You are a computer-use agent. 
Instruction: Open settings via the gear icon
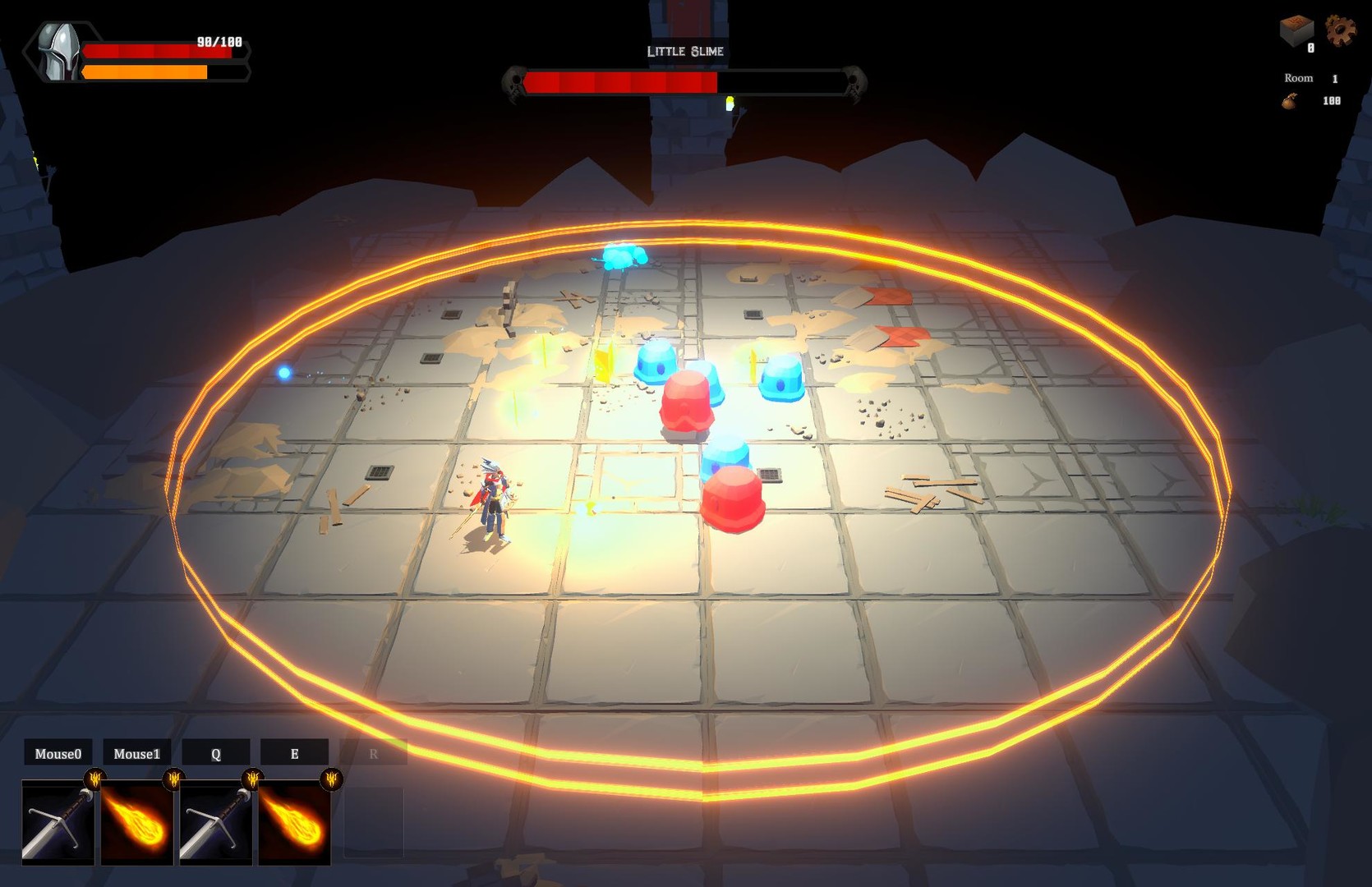pyautogui.click(x=1342, y=28)
